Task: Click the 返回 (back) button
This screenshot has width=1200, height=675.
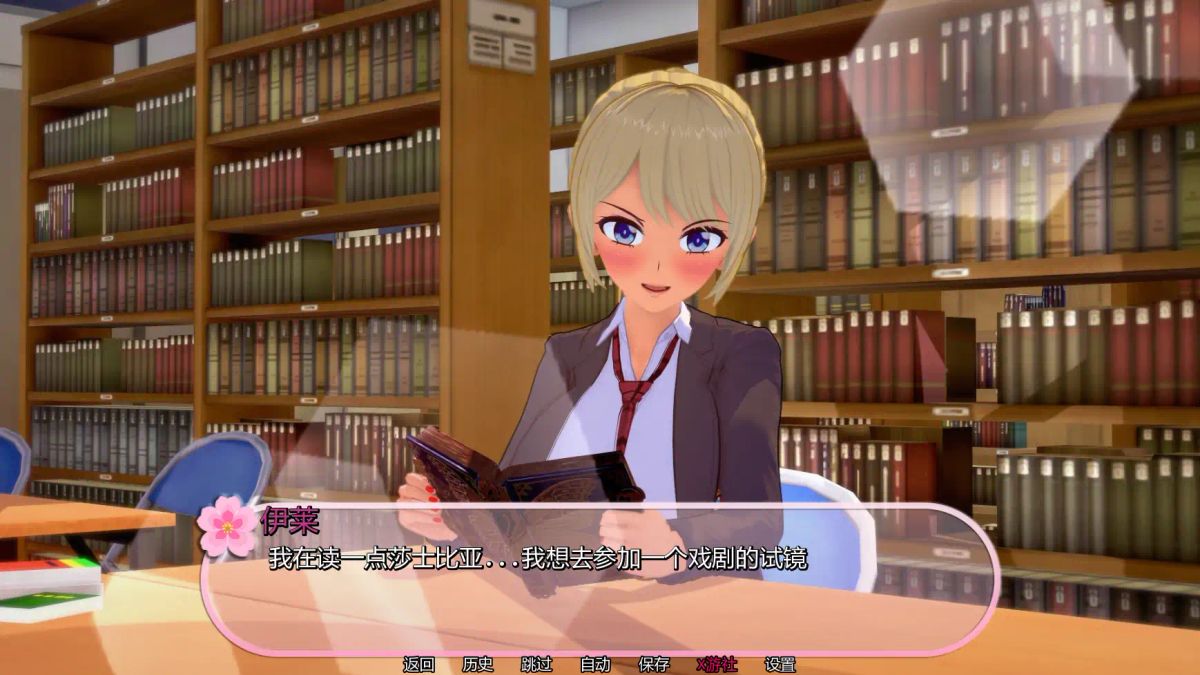Action: click(419, 664)
